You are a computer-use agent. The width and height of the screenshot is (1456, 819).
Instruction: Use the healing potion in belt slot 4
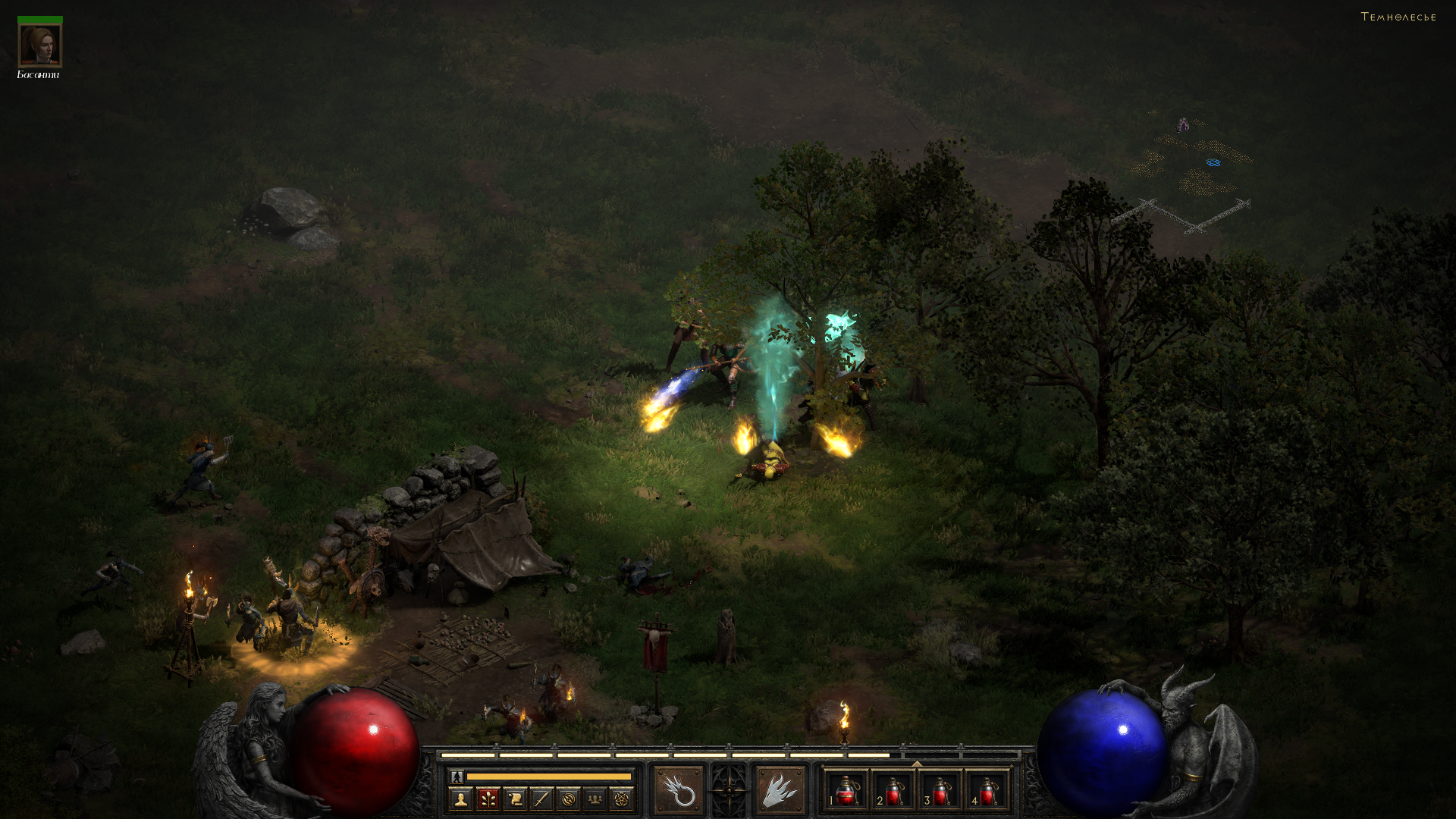(x=987, y=791)
